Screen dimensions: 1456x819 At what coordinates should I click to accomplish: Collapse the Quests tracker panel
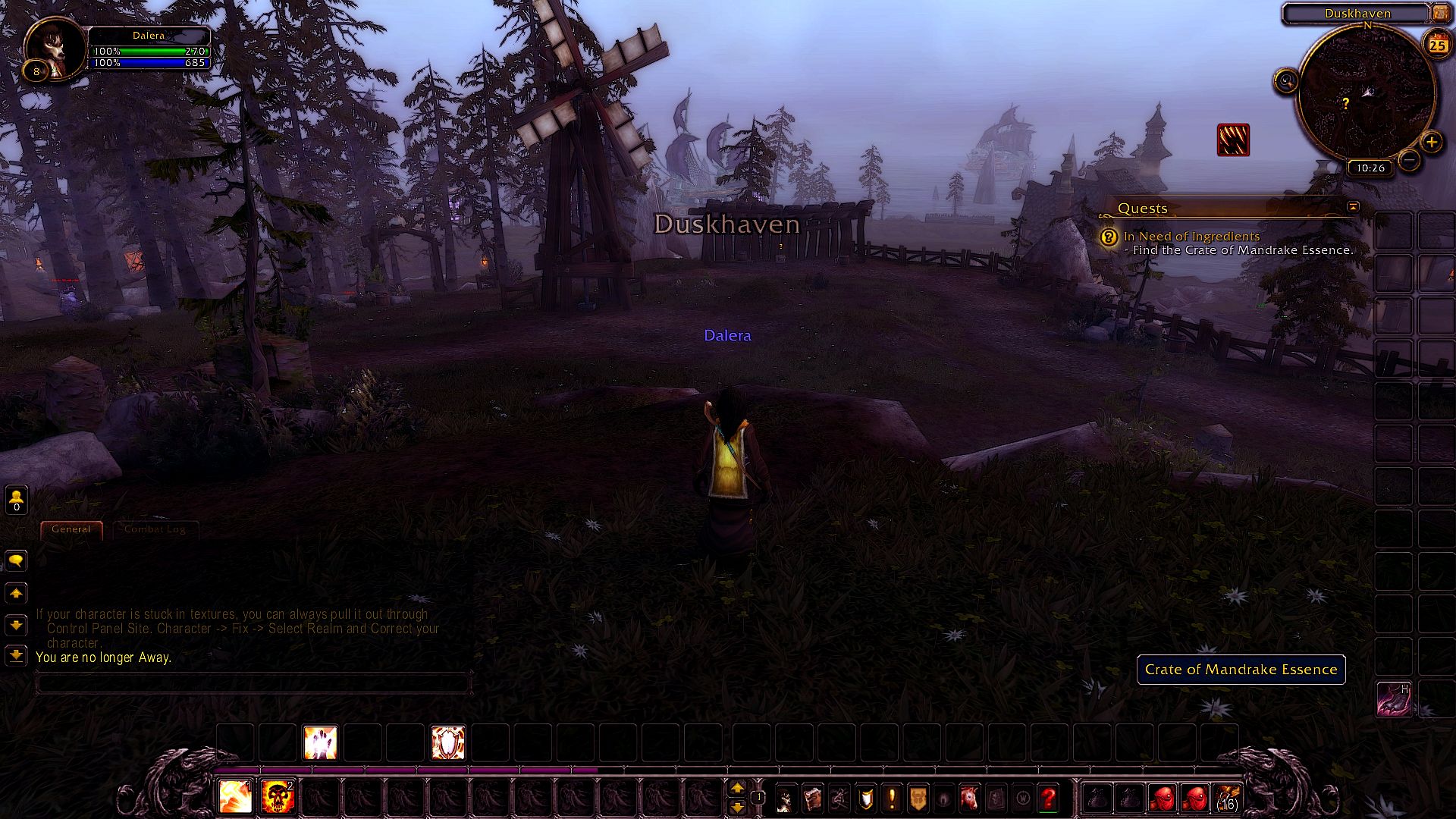(1353, 206)
